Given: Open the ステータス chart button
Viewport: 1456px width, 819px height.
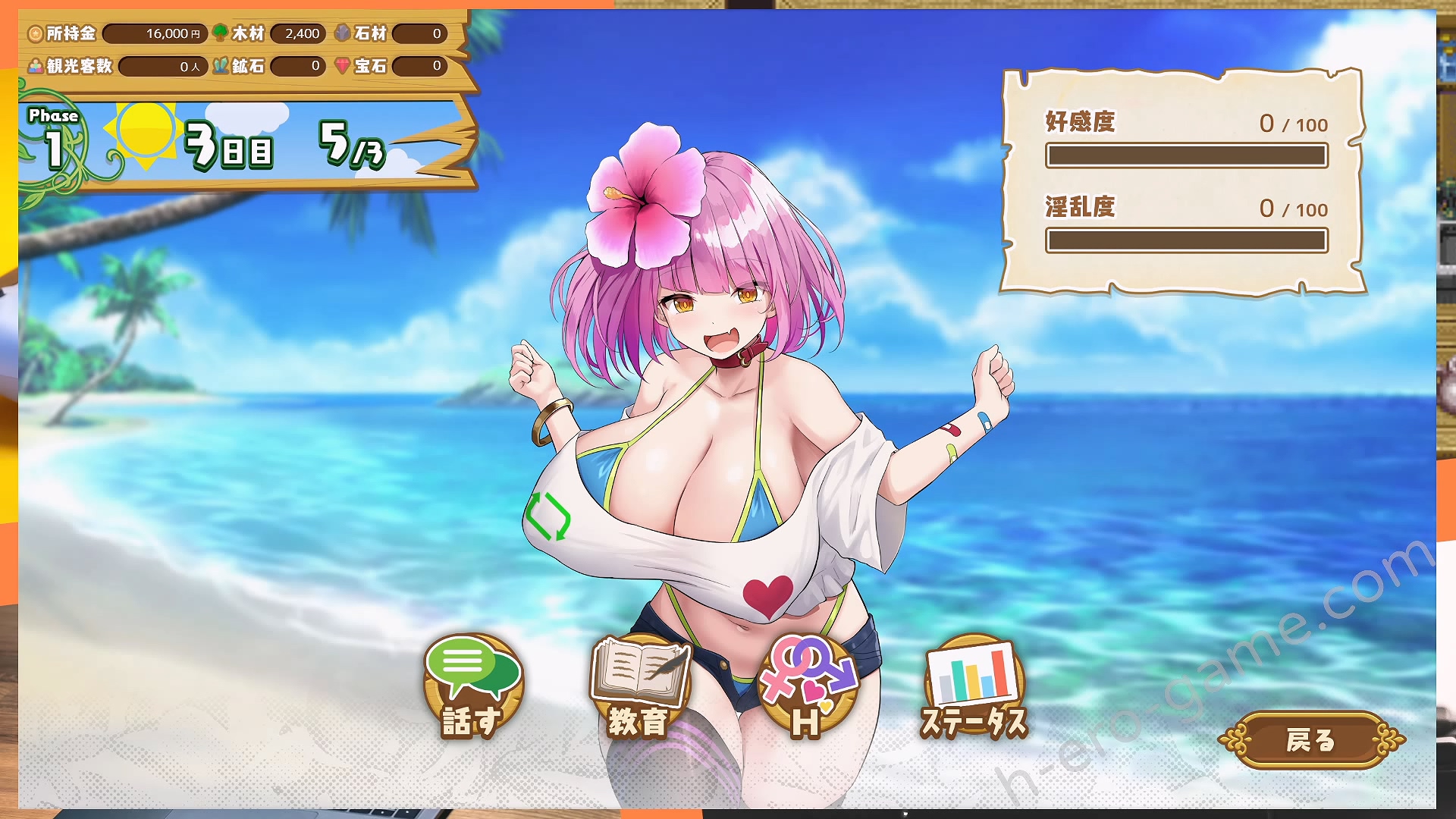Looking at the screenshot, I should (x=974, y=686).
